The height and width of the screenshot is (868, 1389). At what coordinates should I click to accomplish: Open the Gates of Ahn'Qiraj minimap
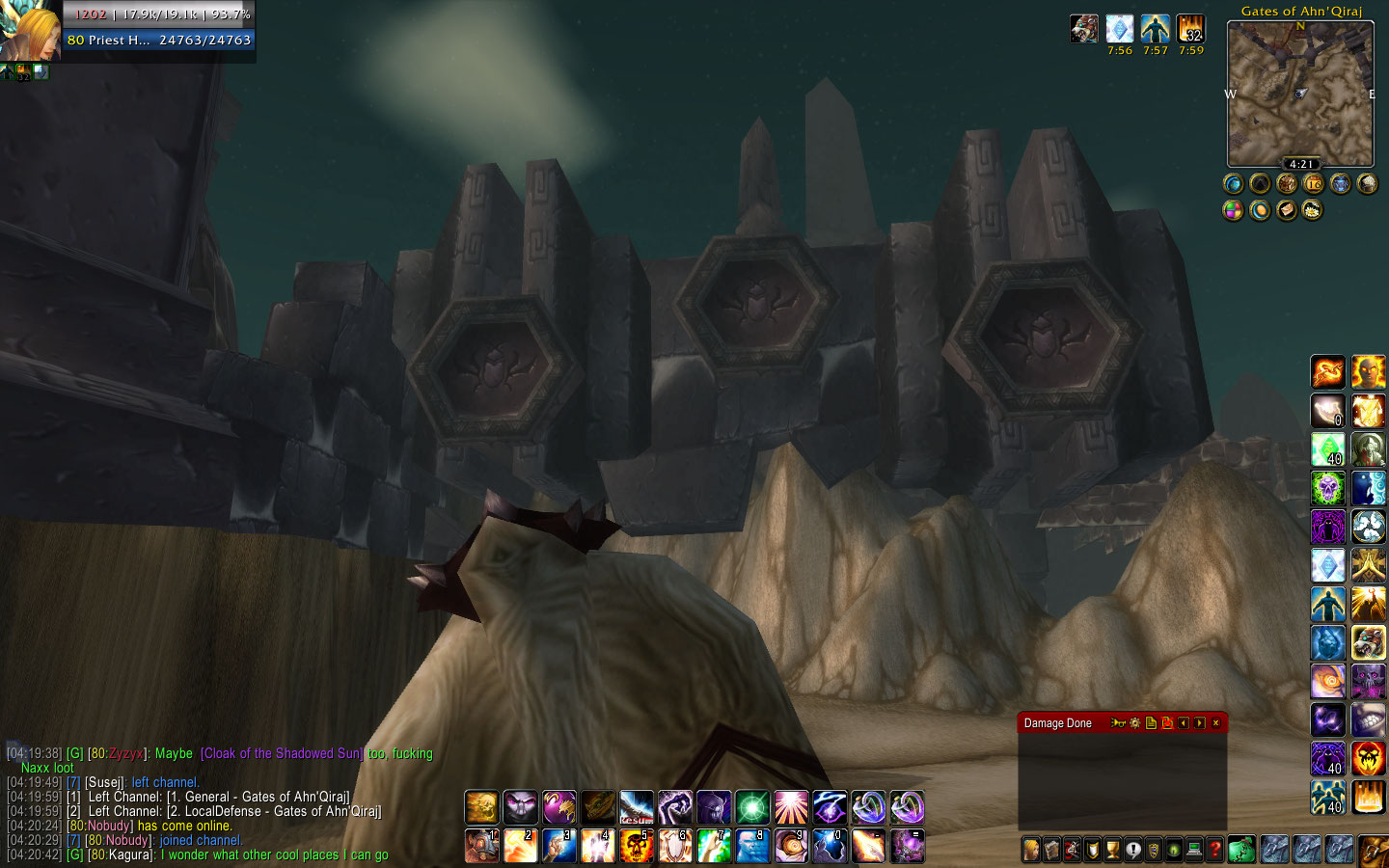(x=1300, y=94)
